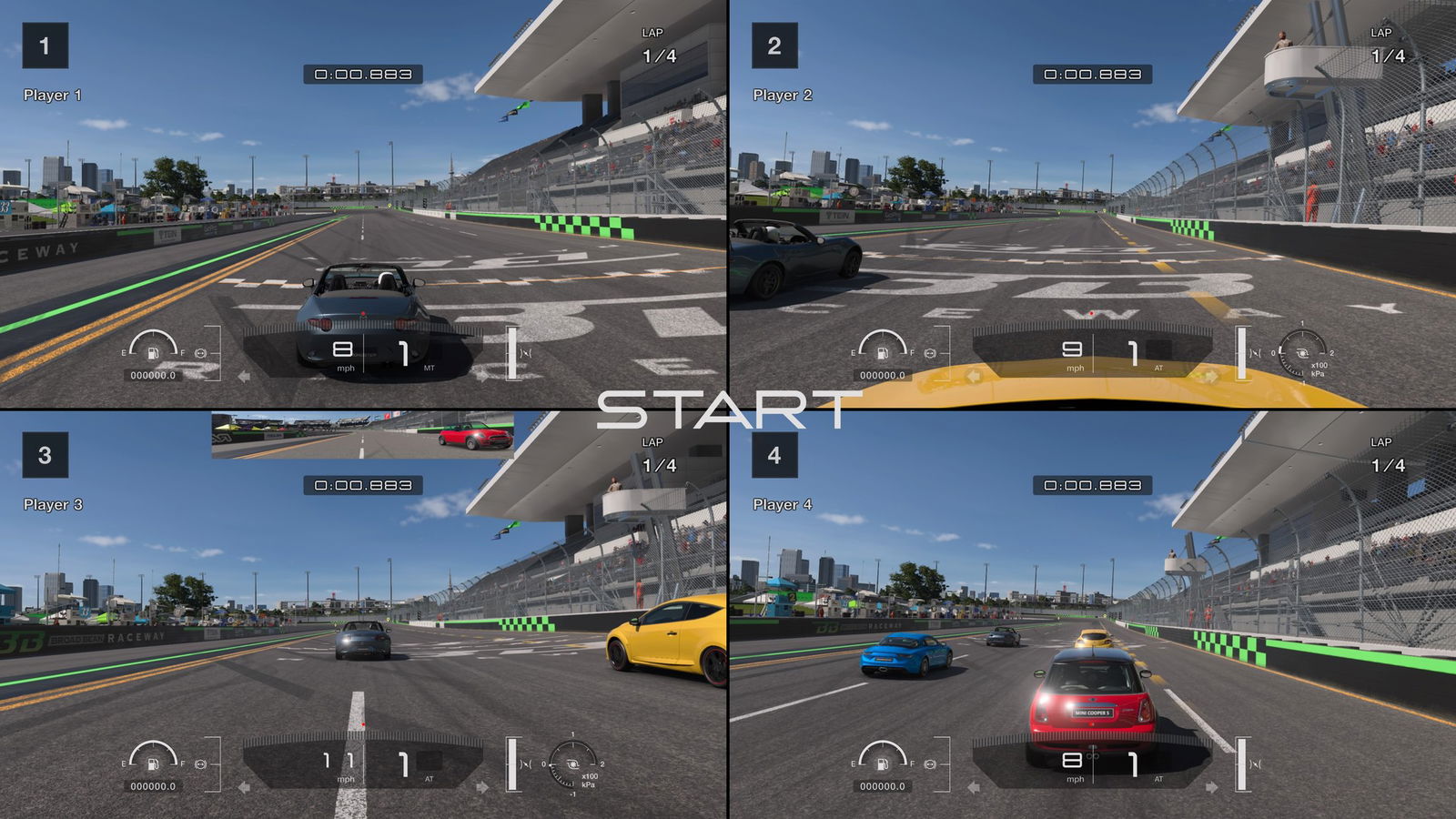Select the Player 1 number badge

pos(45,45)
